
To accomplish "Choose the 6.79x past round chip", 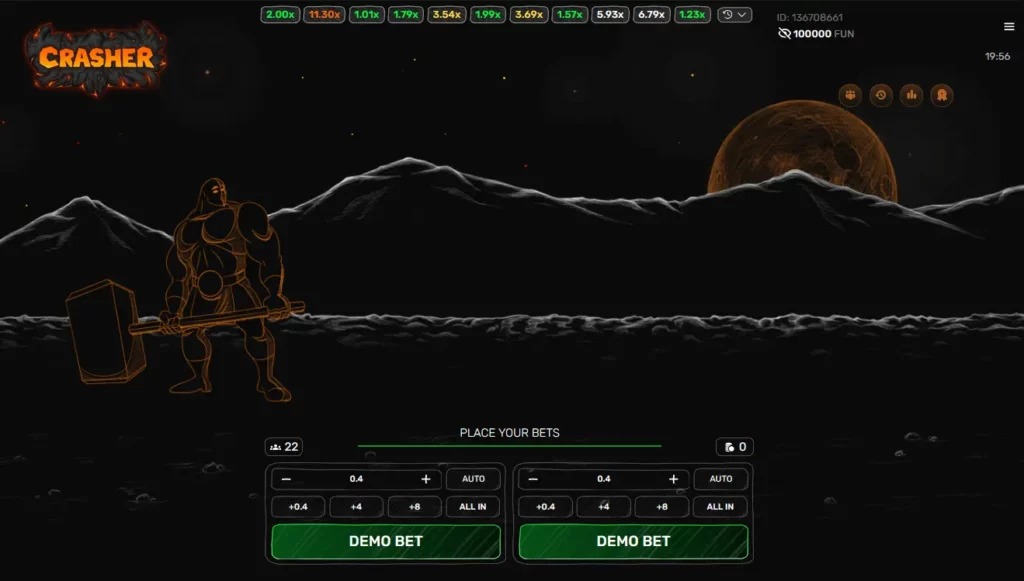I will [x=651, y=15].
